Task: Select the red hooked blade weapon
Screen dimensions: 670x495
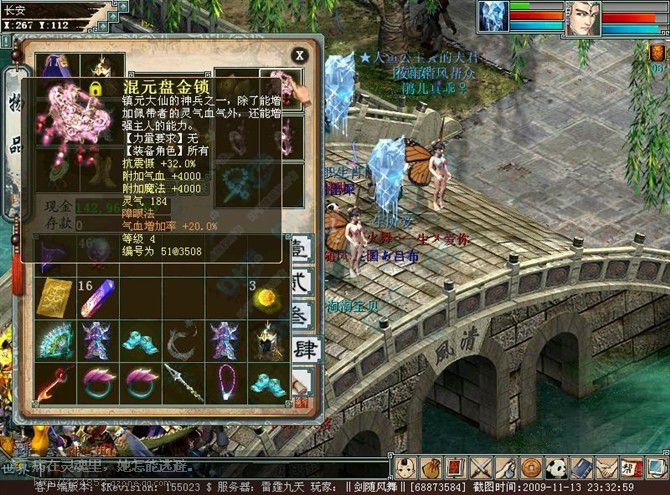Action: 55,382
